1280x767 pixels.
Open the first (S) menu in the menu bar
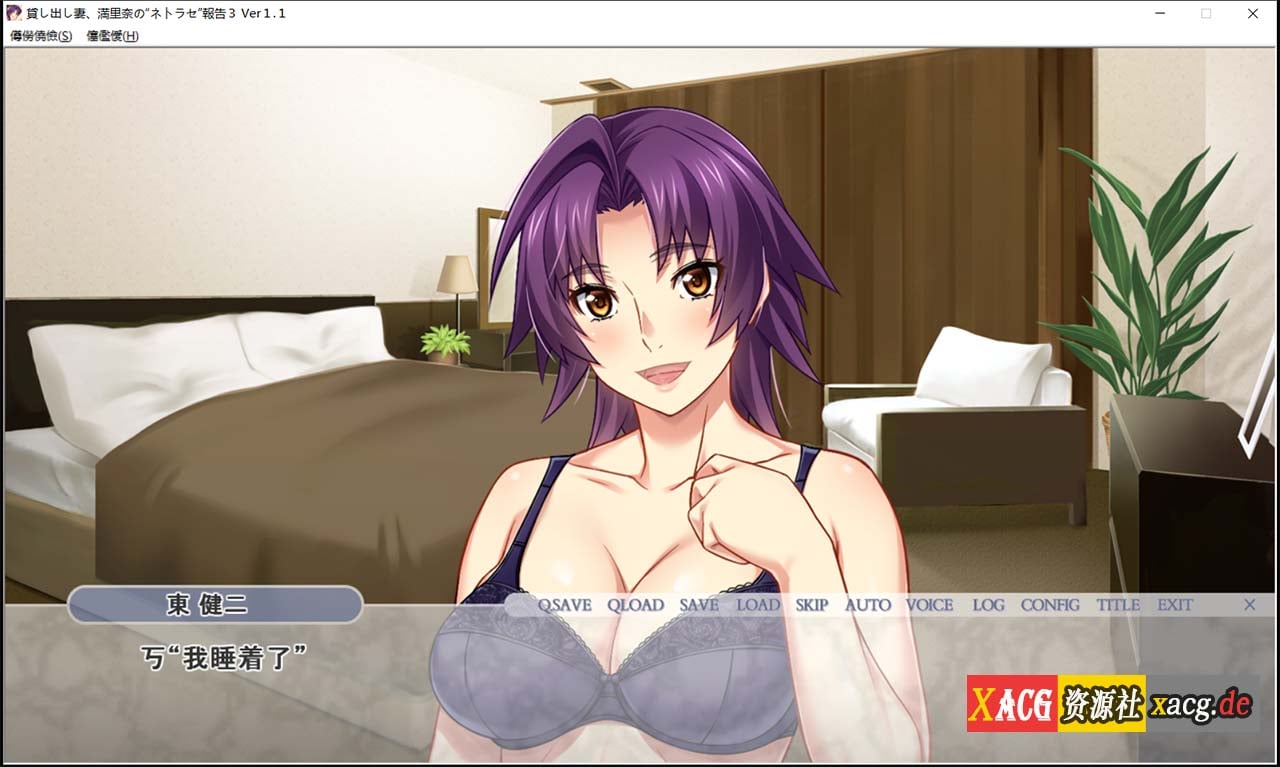pos(41,36)
